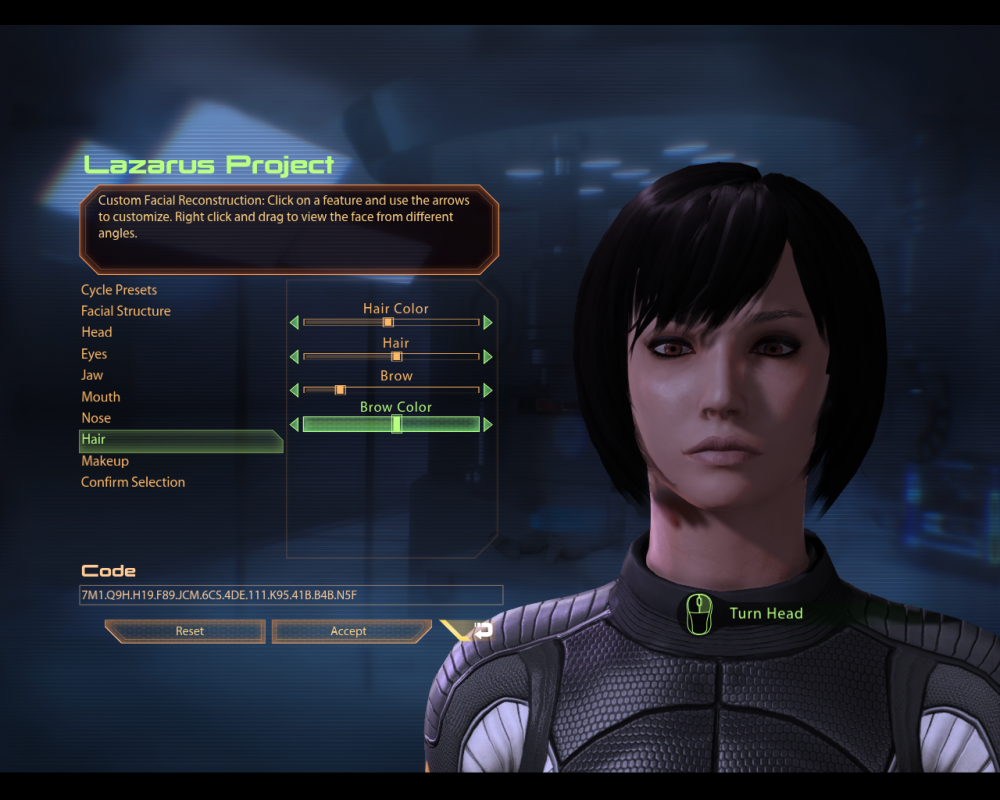Choose the Head customization entry

[x=97, y=332]
